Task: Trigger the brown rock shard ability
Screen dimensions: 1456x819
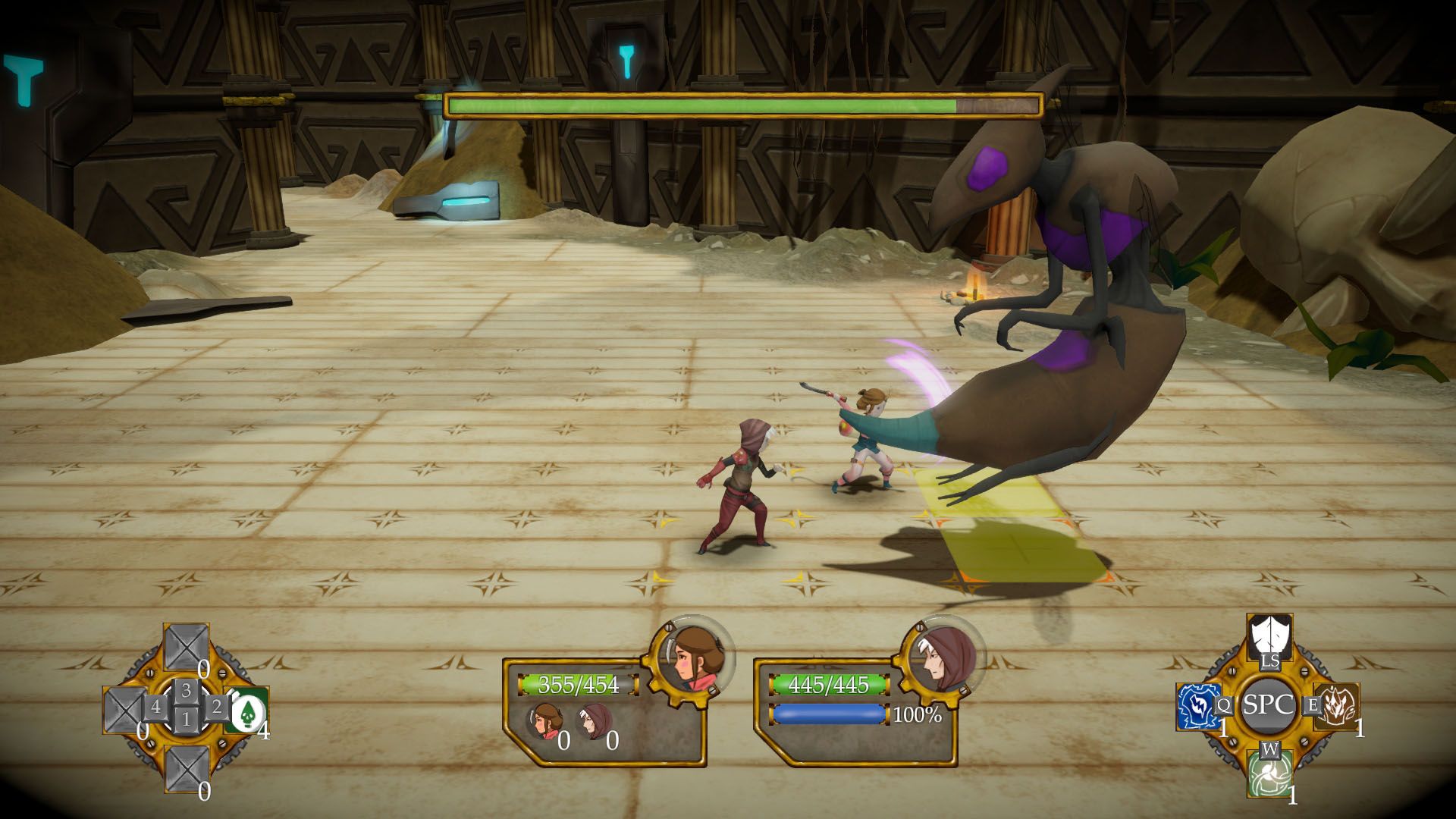Action: pos(1336,706)
